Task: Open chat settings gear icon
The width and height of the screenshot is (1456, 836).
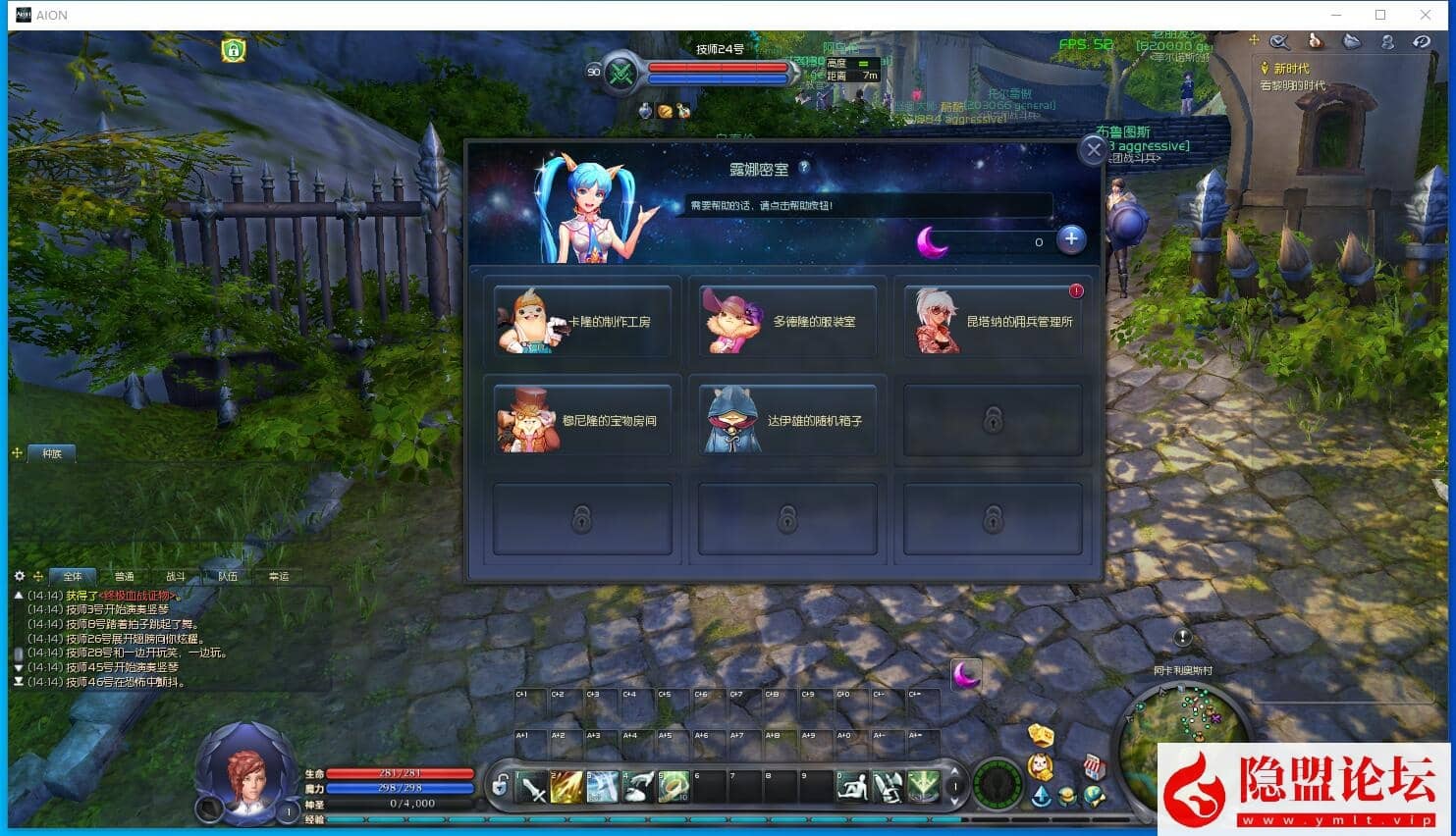Action: (19, 576)
